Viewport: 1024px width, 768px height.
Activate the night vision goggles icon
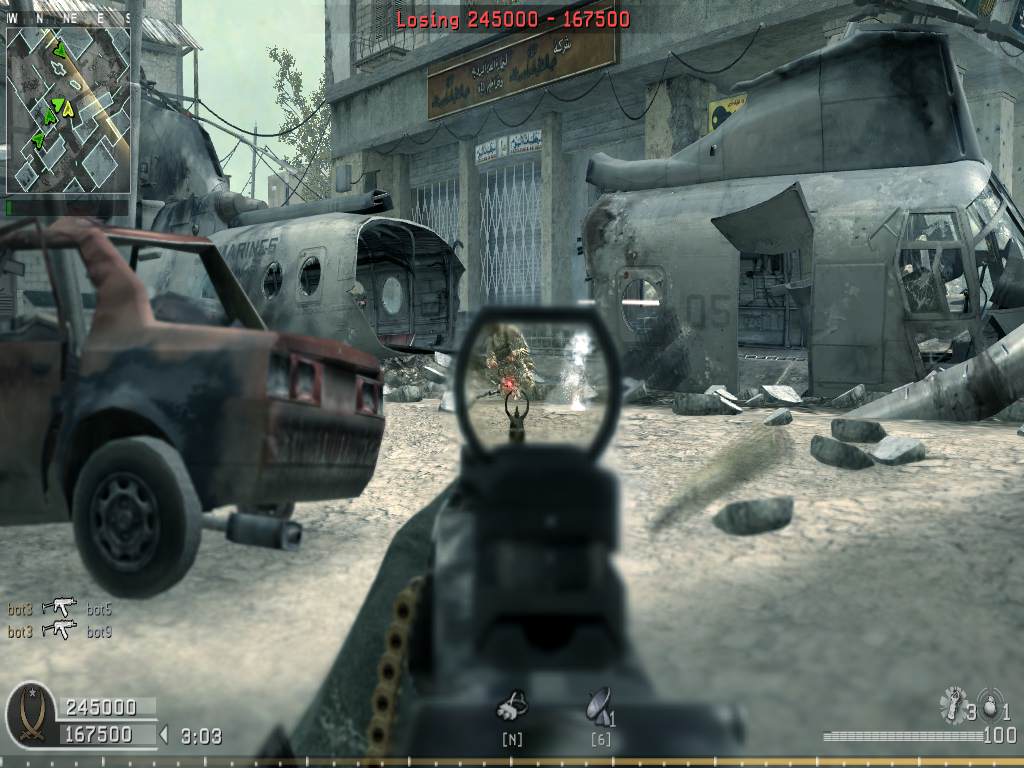pos(512,707)
